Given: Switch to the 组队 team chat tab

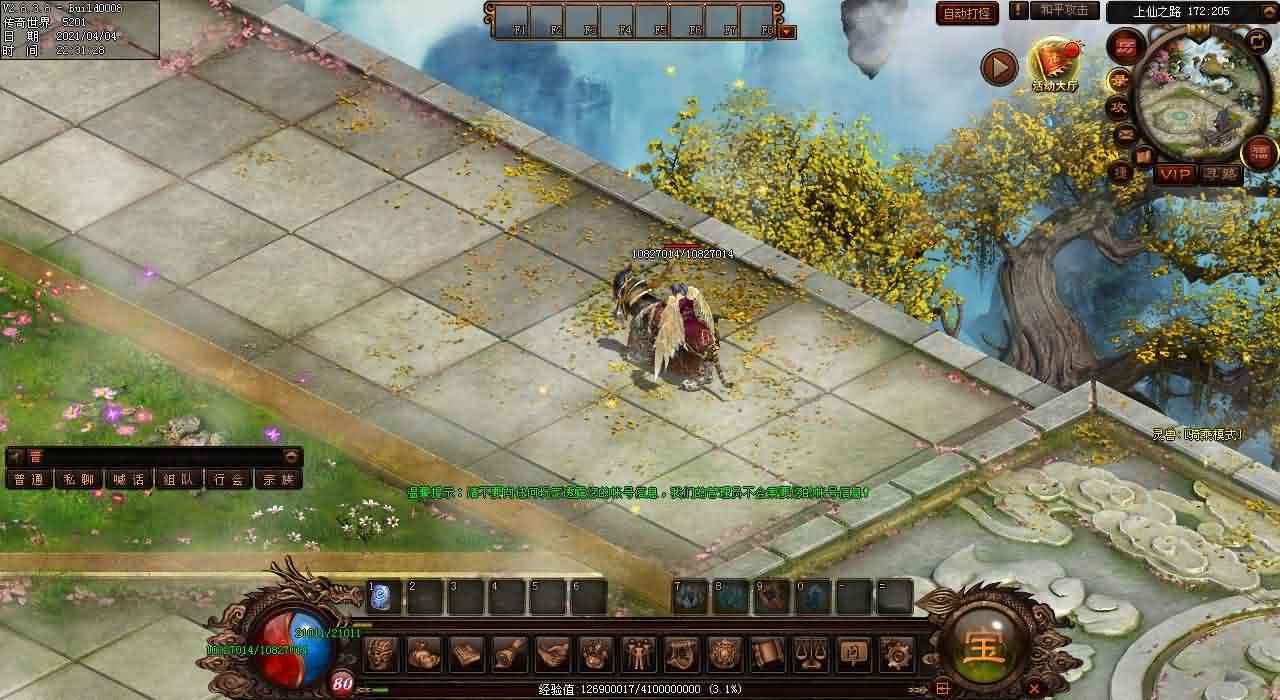Looking at the screenshot, I should pos(179,479).
